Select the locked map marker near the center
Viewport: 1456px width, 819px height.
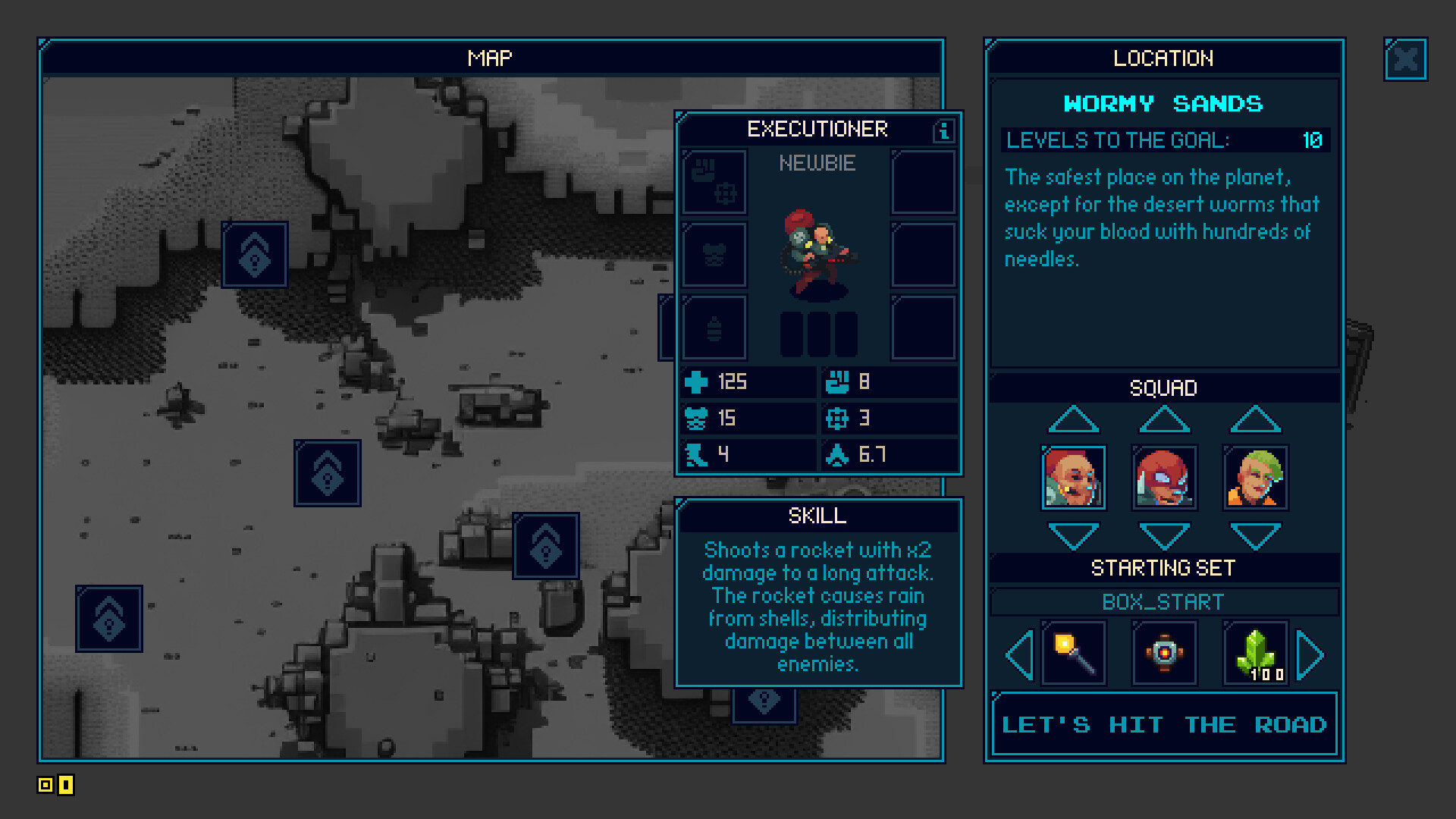click(328, 475)
